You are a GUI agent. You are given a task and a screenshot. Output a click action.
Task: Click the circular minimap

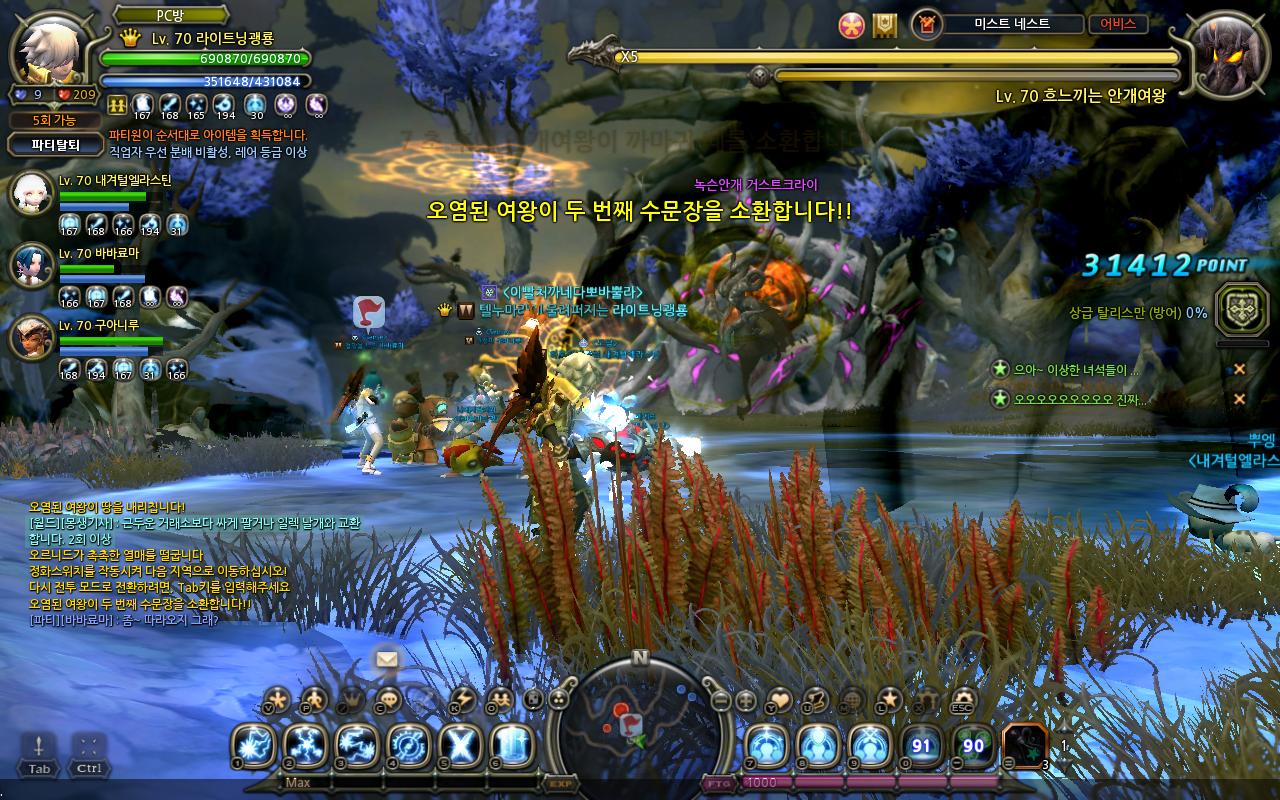(639, 718)
